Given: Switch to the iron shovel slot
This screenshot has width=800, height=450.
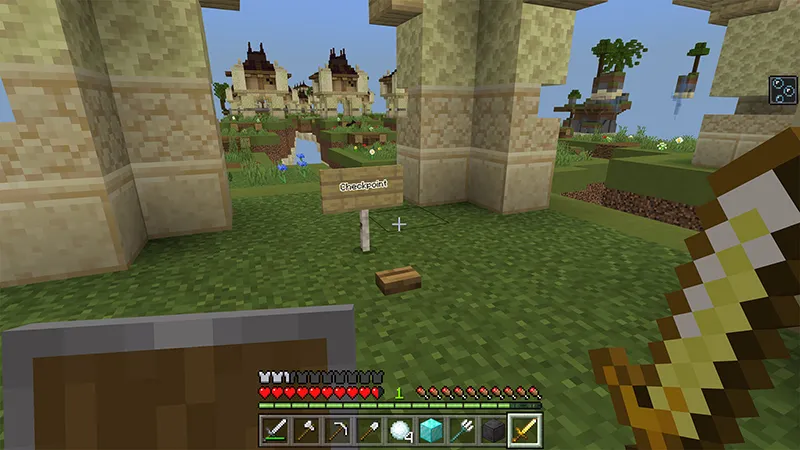Looking at the screenshot, I should [369, 430].
